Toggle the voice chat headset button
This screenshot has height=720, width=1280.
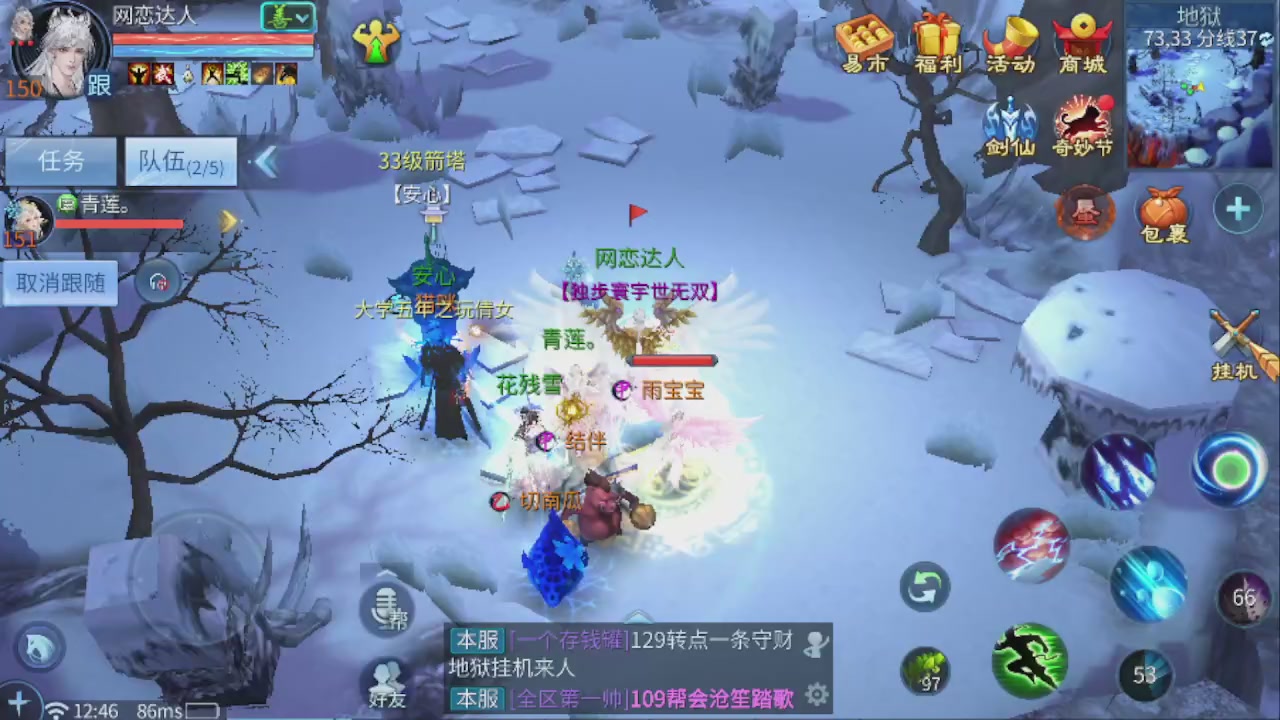(158, 282)
